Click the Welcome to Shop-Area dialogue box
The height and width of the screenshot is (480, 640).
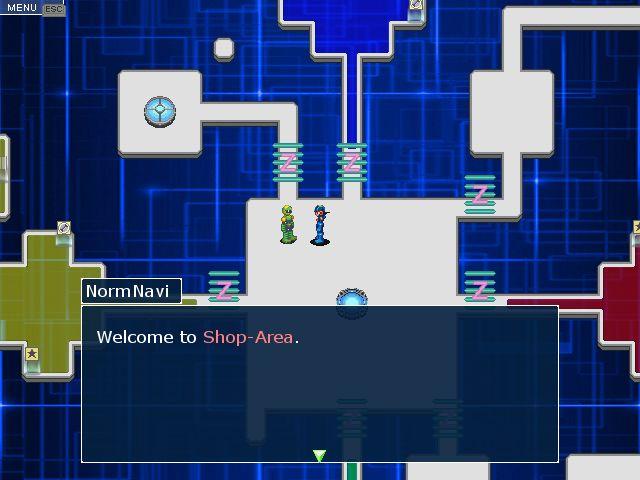[319, 384]
